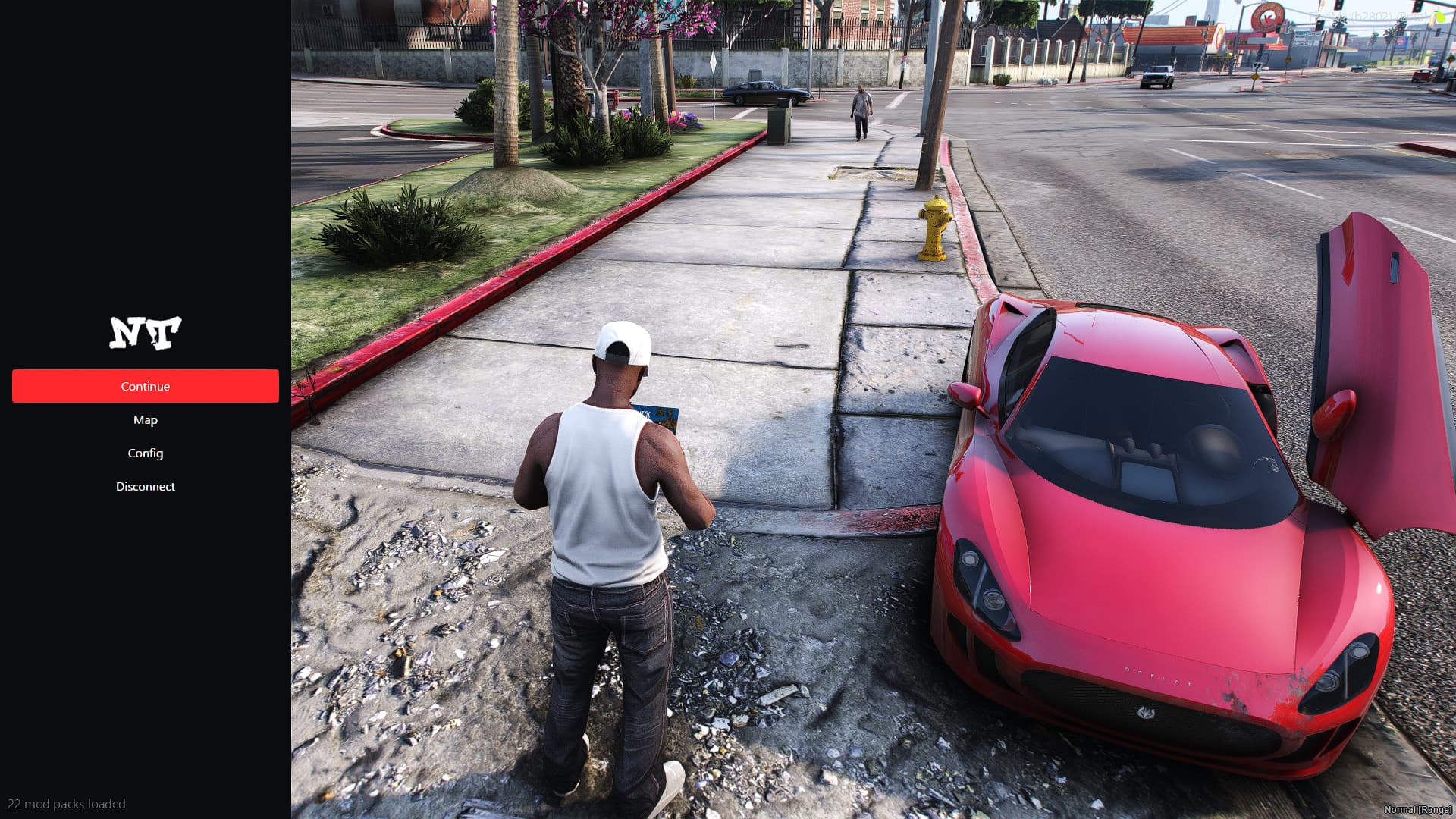Open the Config settings
Viewport: 1456px width, 819px height.
pos(145,453)
